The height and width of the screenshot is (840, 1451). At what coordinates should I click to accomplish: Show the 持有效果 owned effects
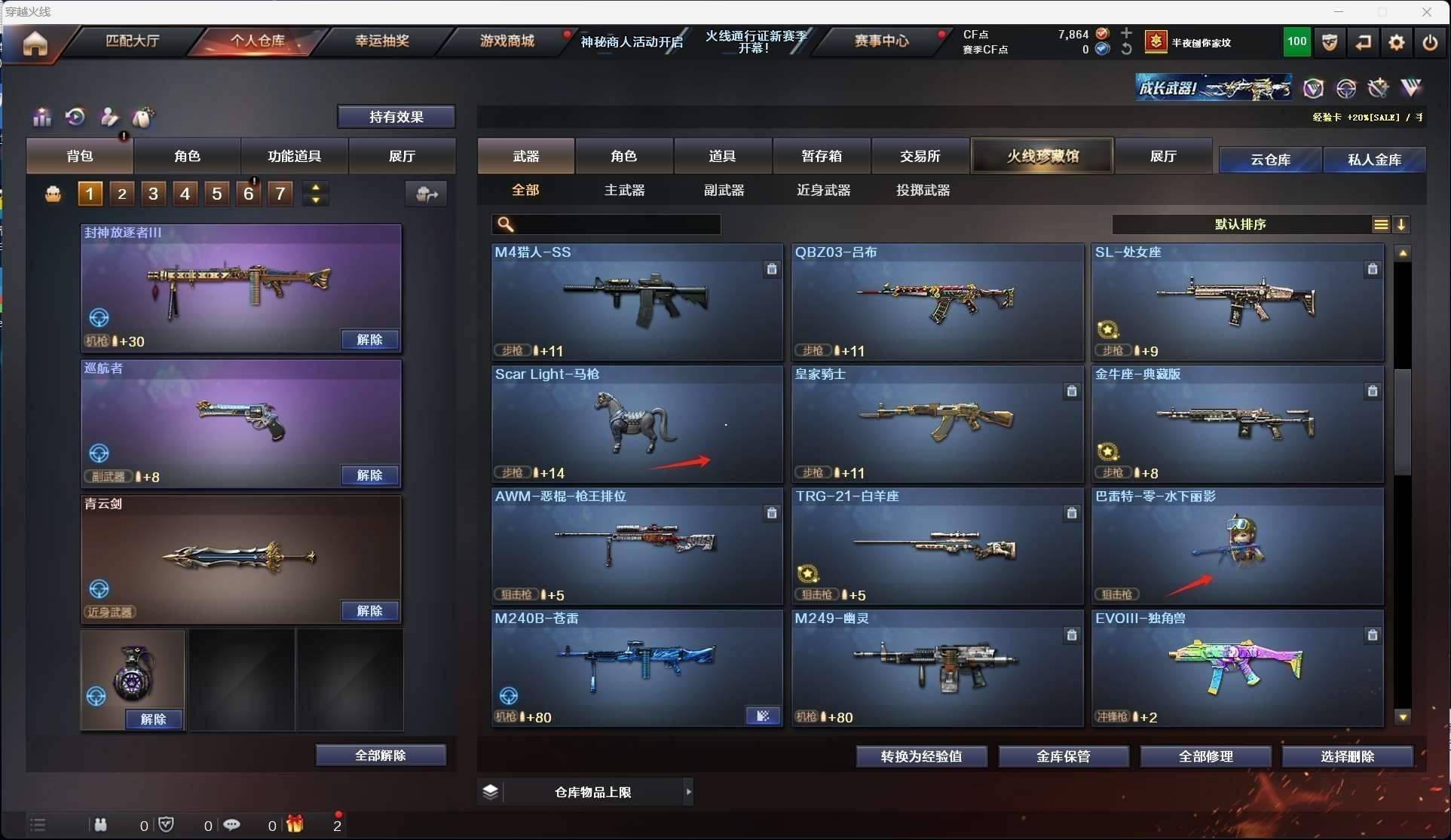coord(396,117)
